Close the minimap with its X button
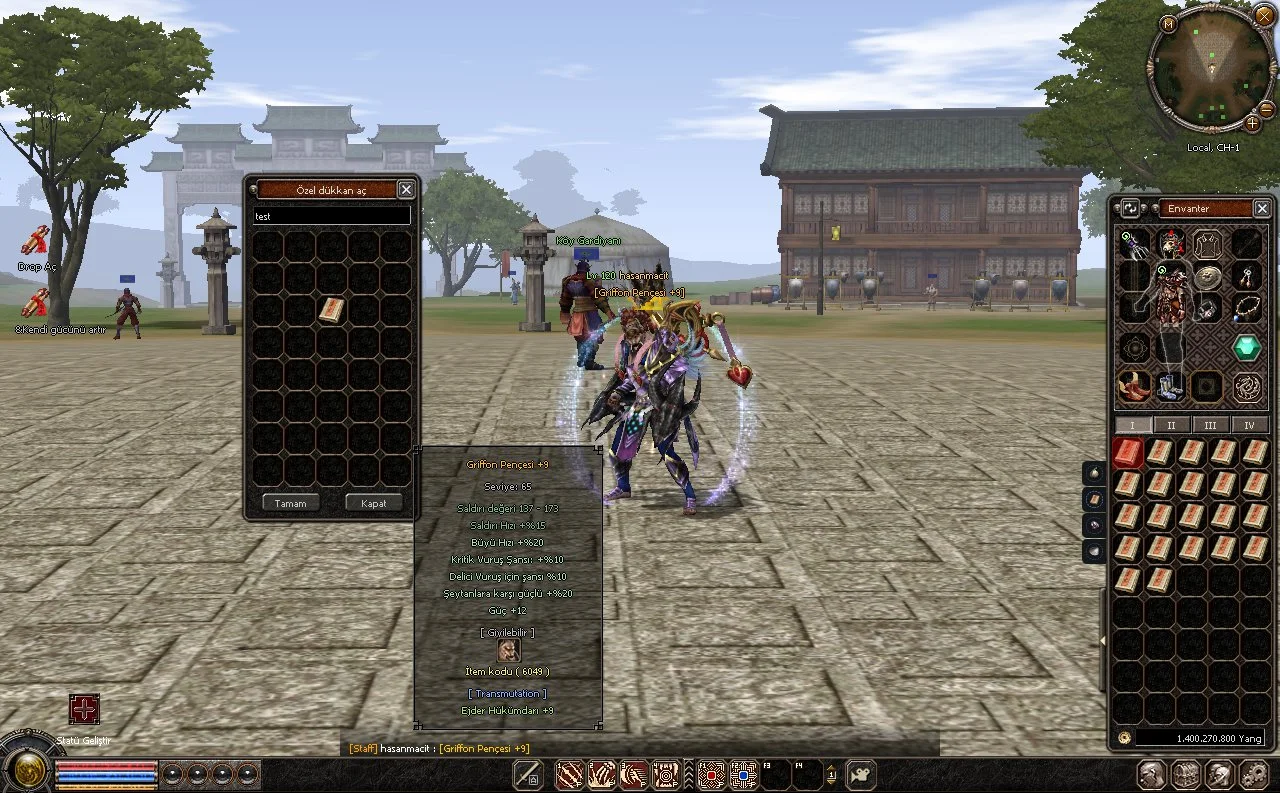The width and height of the screenshot is (1280, 793). (x=1263, y=16)
